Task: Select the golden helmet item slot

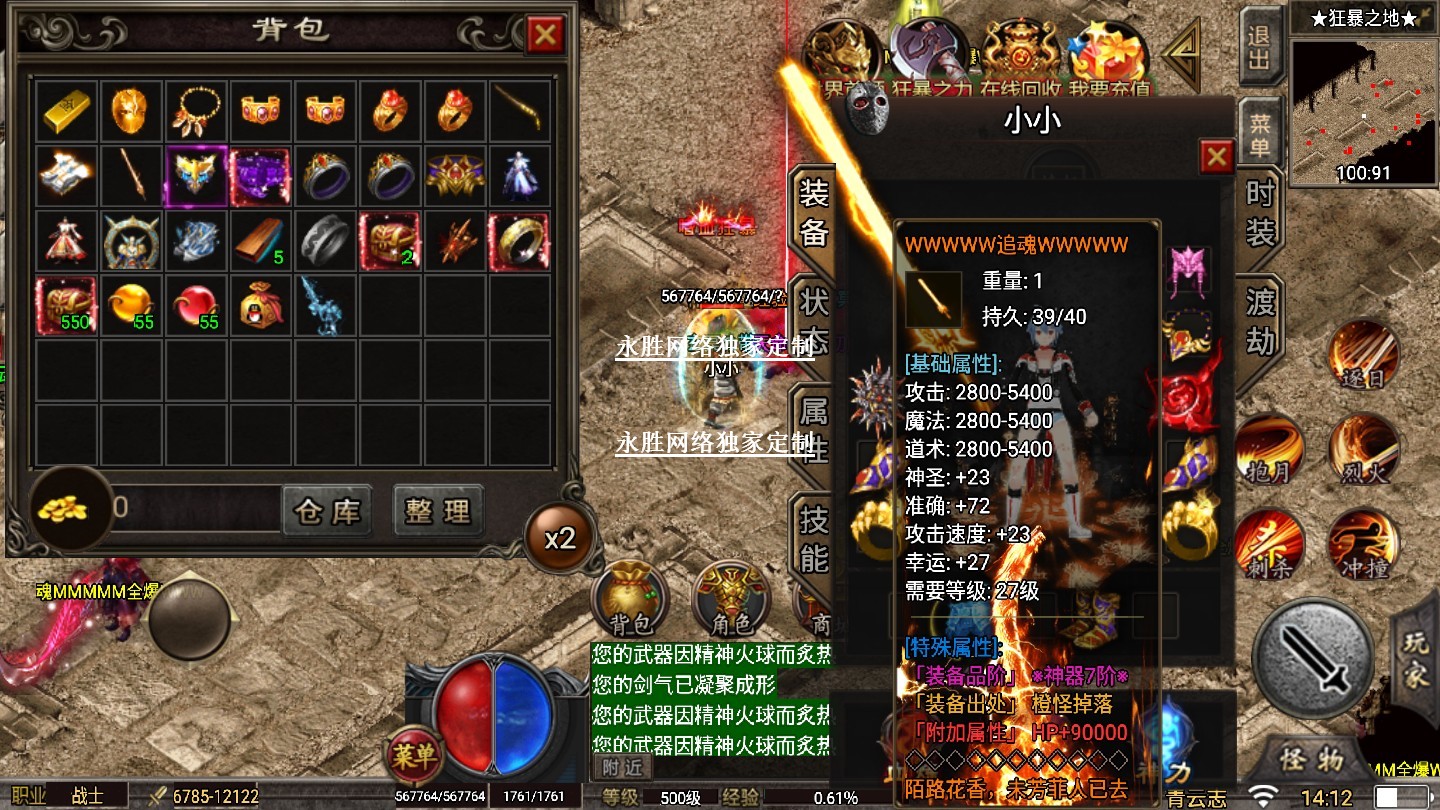Action: [131, 110]
